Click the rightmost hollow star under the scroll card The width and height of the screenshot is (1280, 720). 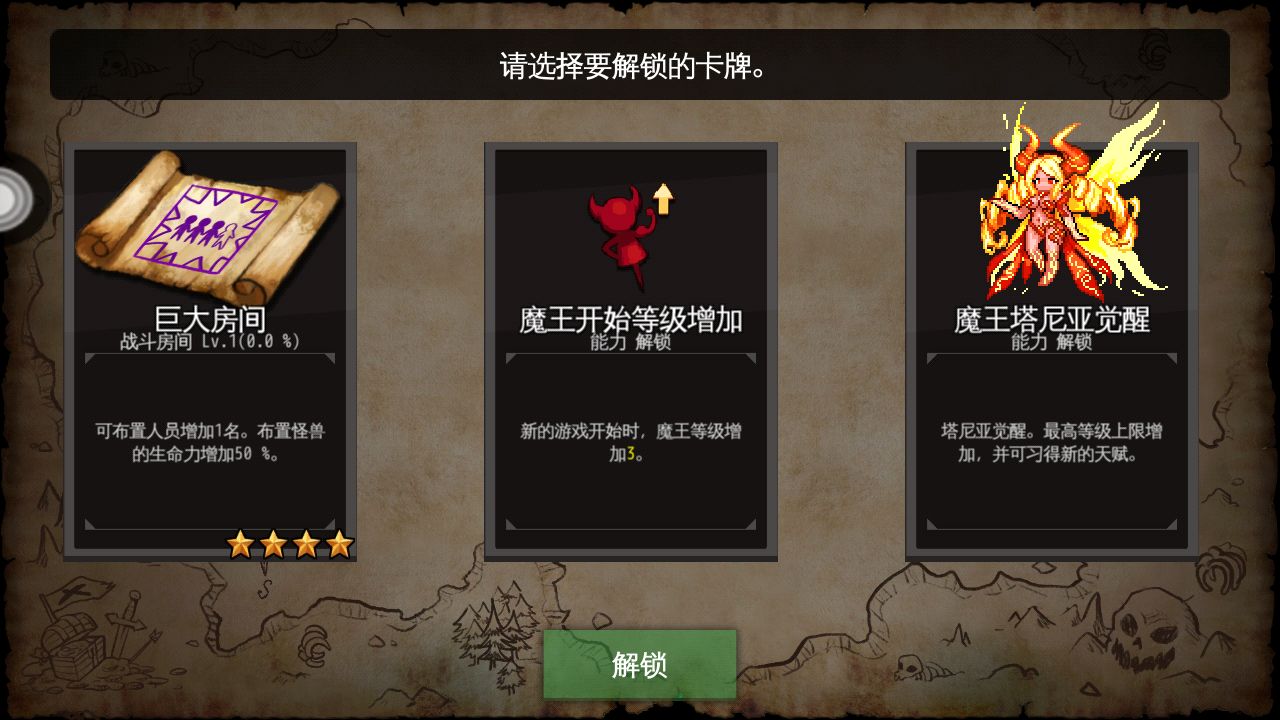tap(339, 544)
